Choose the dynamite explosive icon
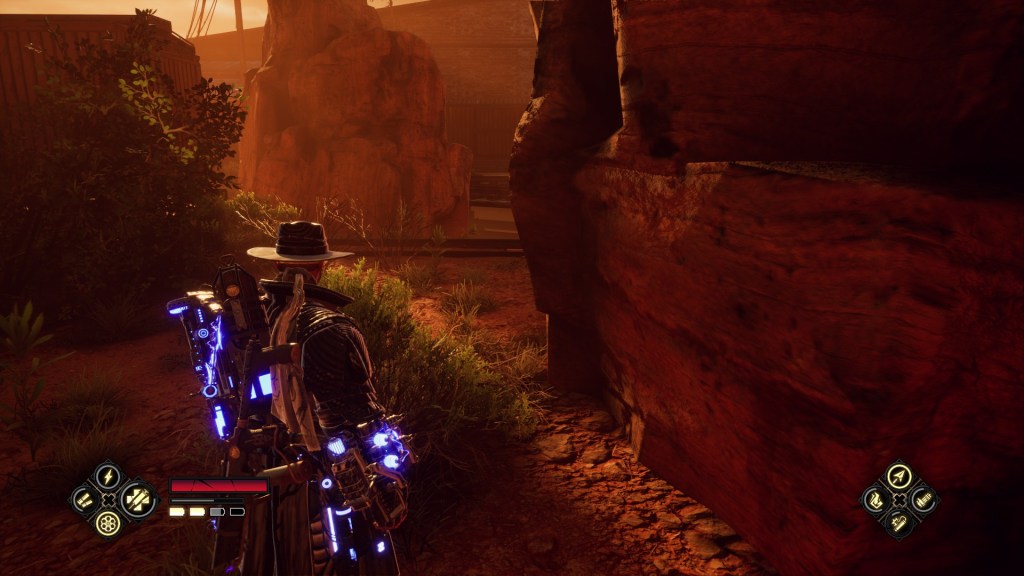The width and height of the screenshot is (1024, 576). coord(899,522)
